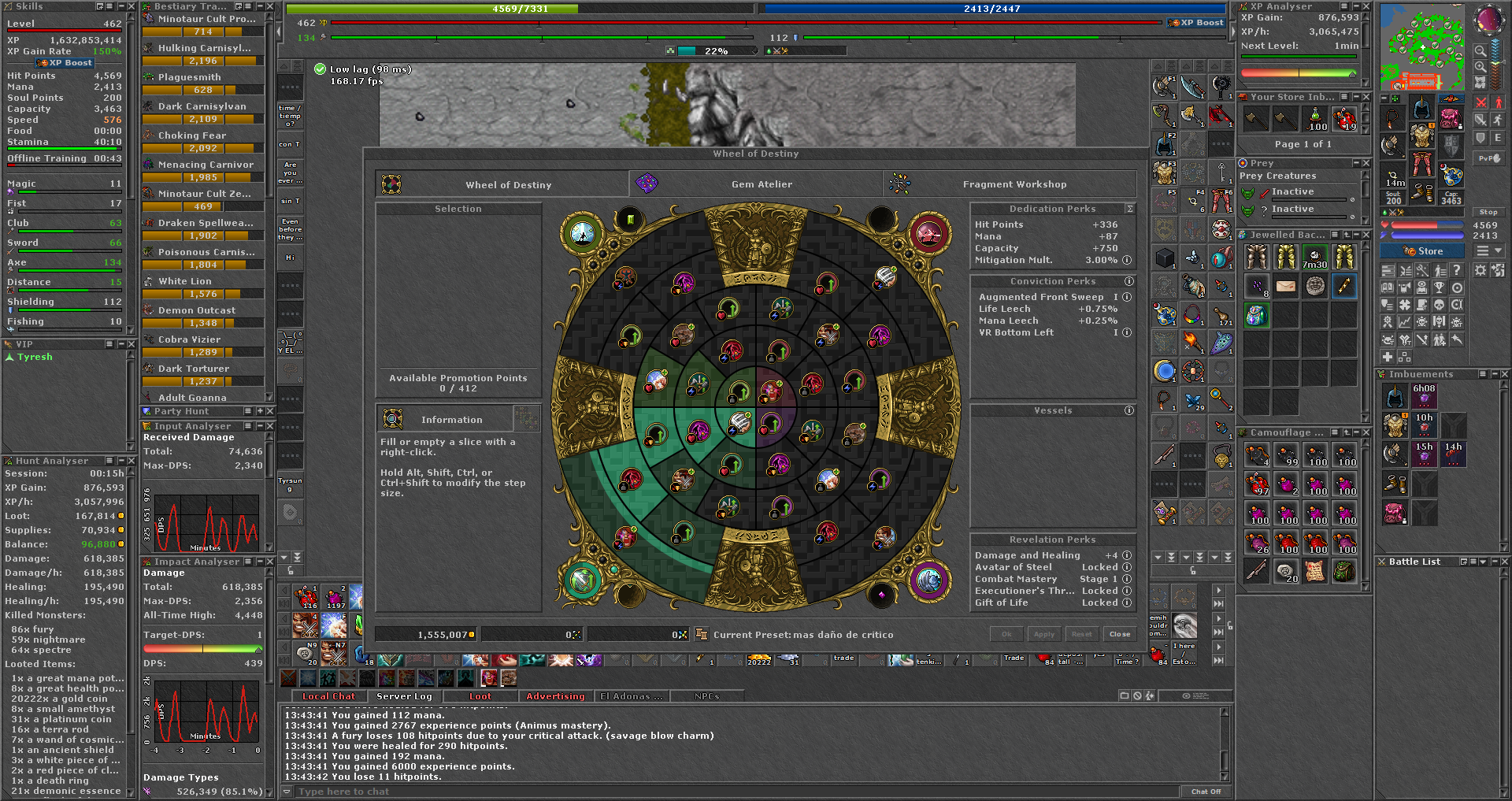Click the info icon beside Mitigation Mult
Image resolution: width=1512 pixels, height=801 pixels.
tap(1128, 260)
